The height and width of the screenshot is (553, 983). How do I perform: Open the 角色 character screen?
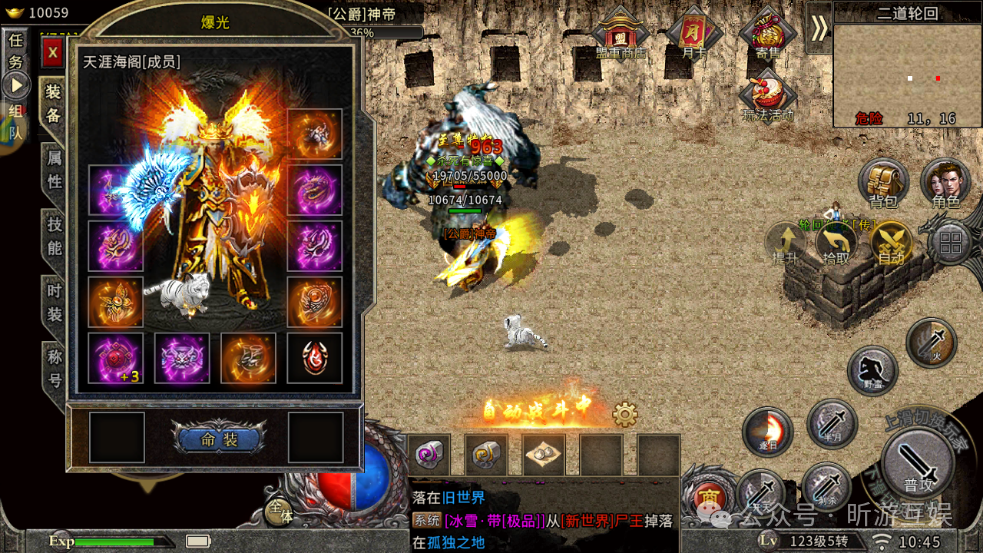click(945, 185)
